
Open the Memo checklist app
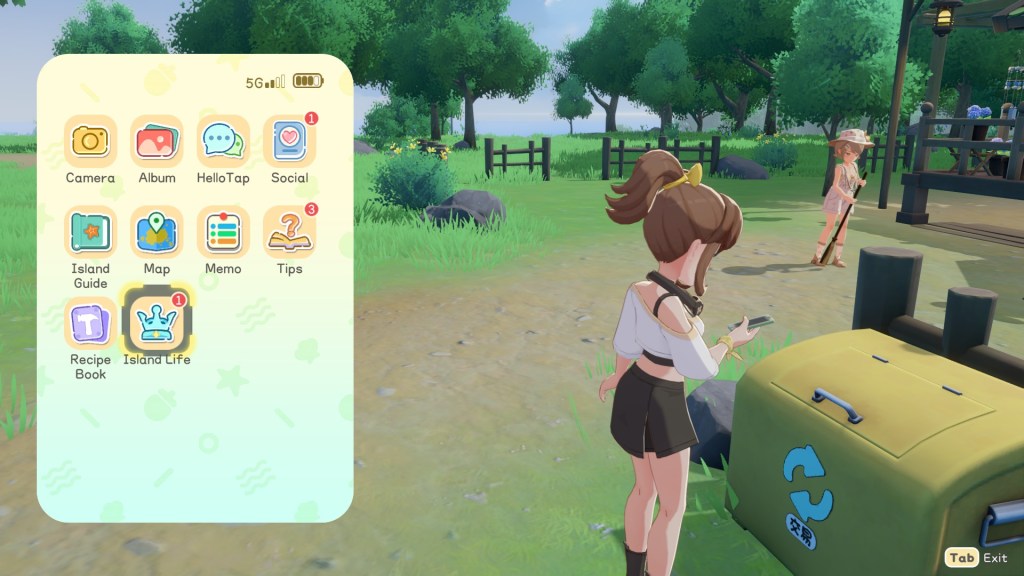[x=223, y=233]
